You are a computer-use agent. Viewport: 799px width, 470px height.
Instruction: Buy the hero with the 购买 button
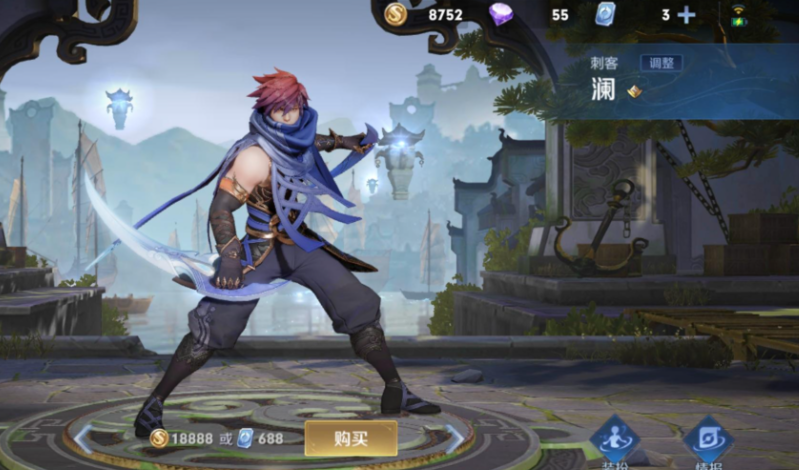click(350, 438)
